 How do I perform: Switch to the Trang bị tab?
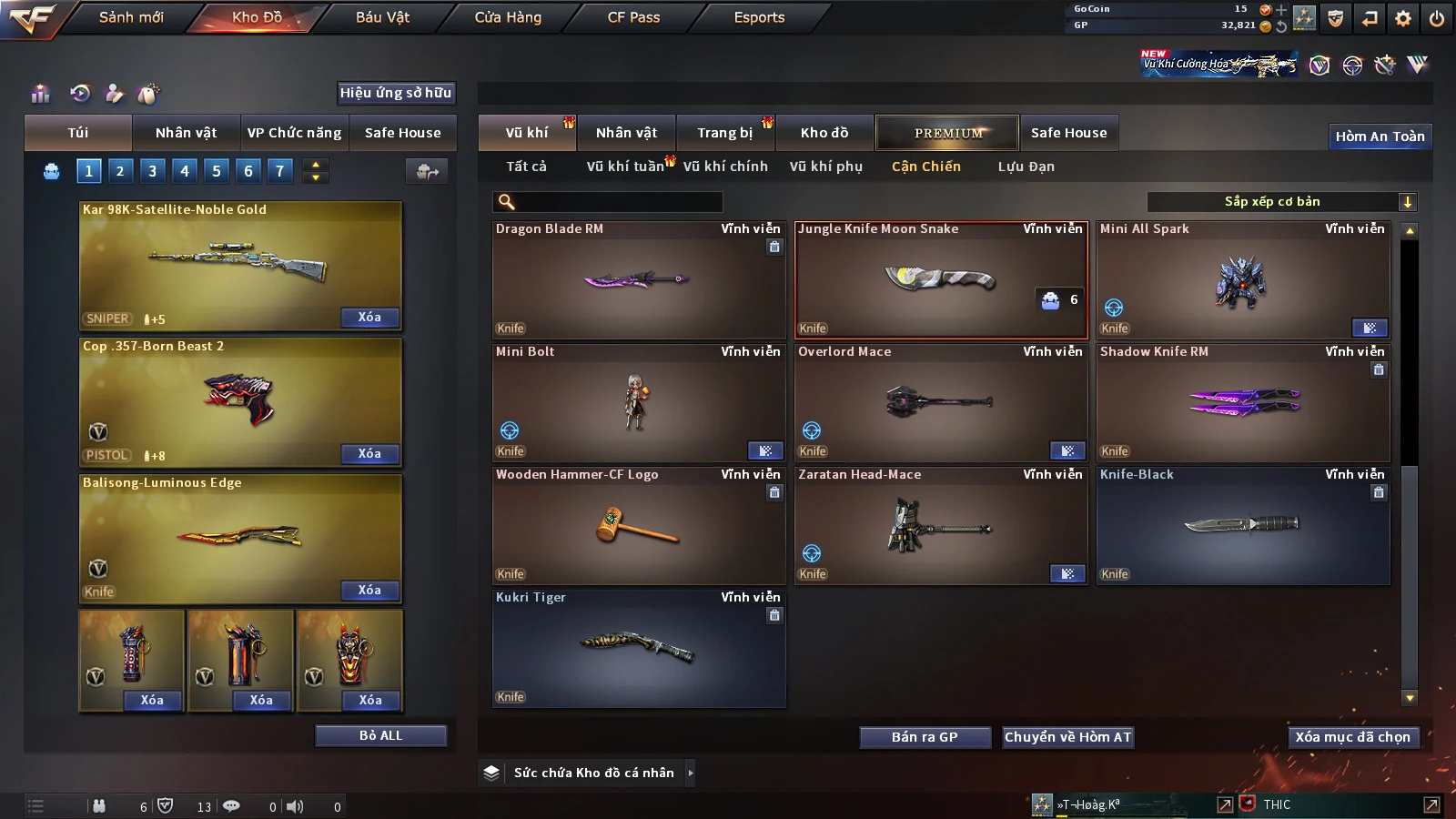click(x=724, y=133)
